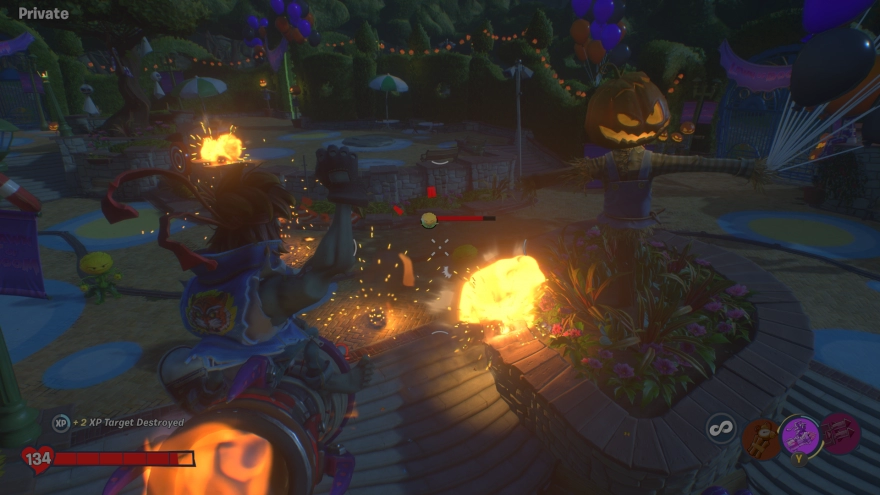This screenshot has height=495, width=880.
Task: Click the round XP badge icon
Action: click(61, 423)
